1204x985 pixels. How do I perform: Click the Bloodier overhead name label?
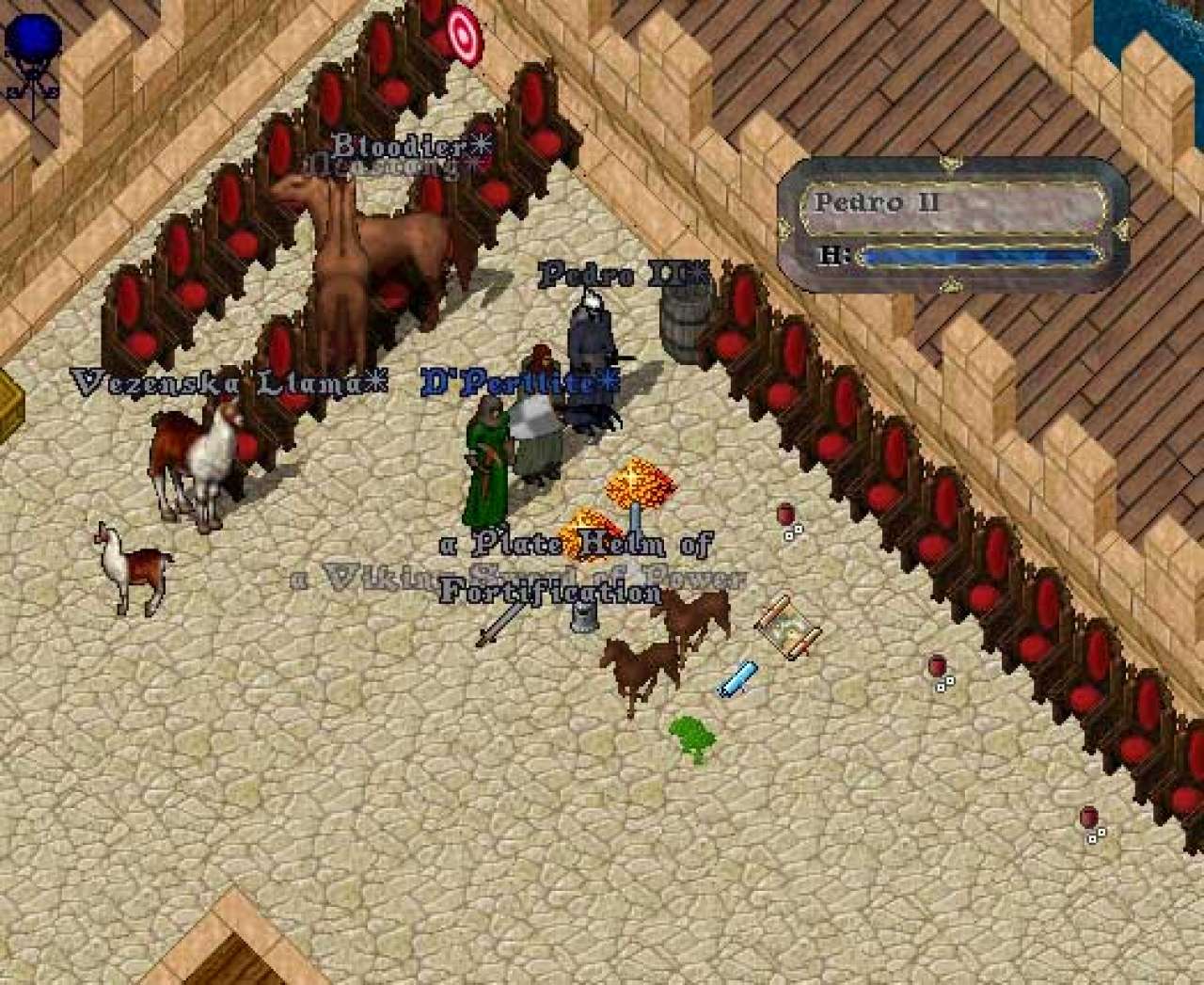(x=411, y=147)
